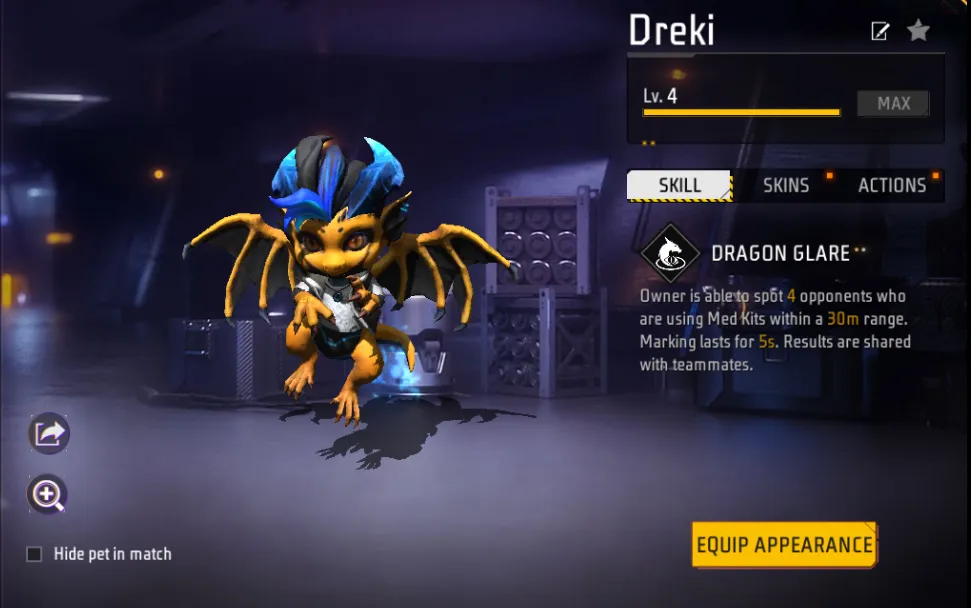
Task: Switch to the SKILL tab
Action: (679, 185)
